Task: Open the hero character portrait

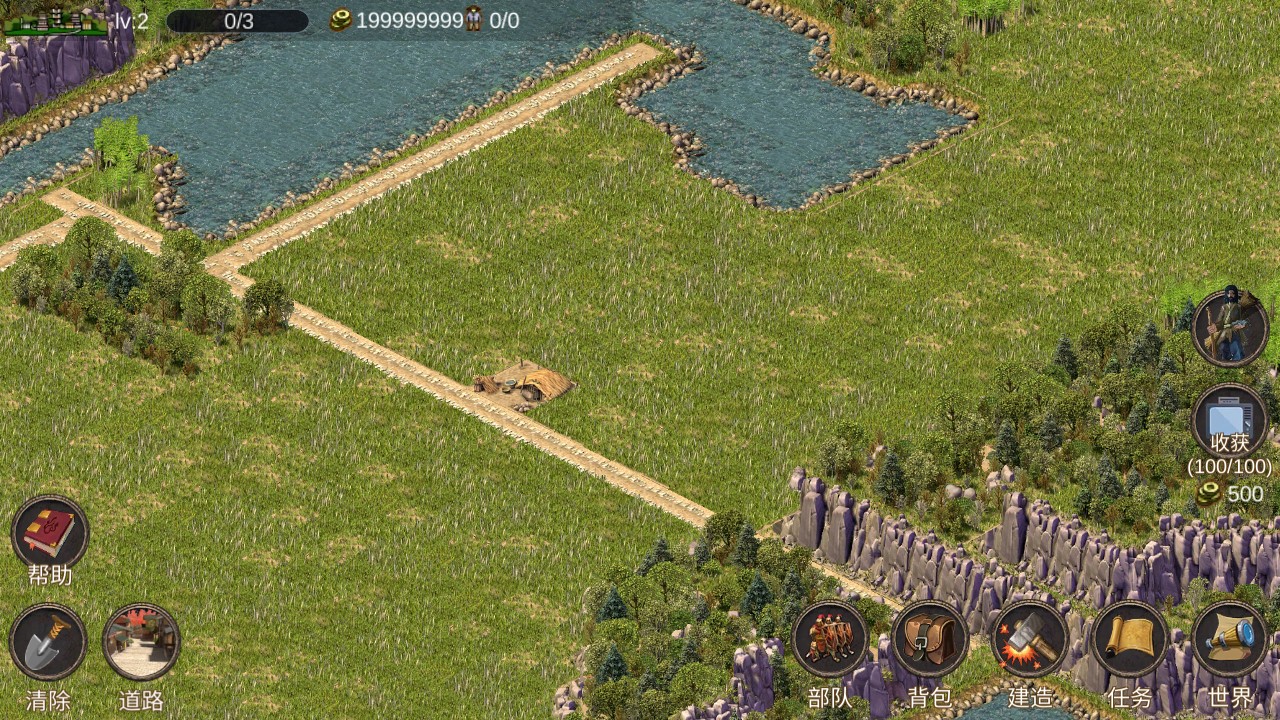Action: click(1230, 328)
